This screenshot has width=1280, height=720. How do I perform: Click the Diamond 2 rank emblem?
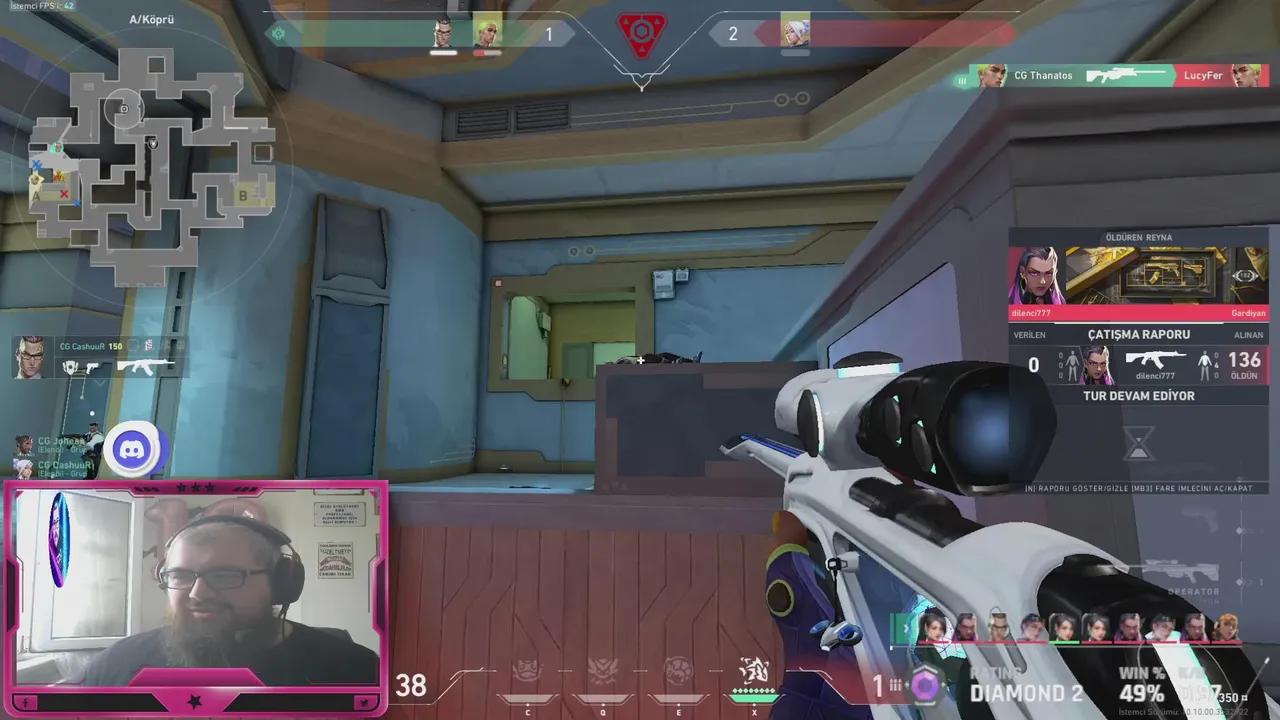(927, 685)
